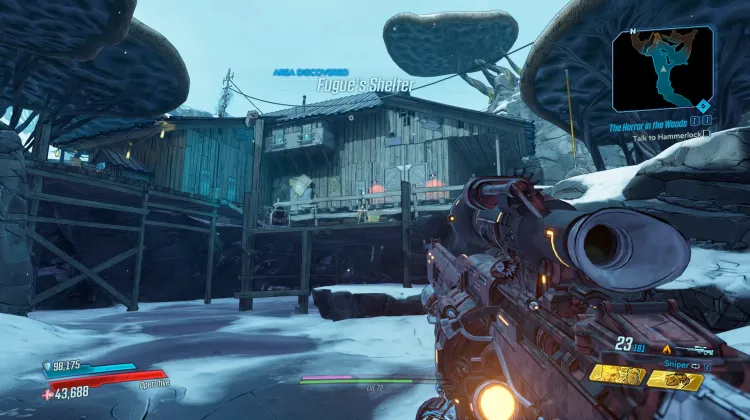750x420 pixels.
Task: Tick the Talk to Hammerlock objective checkbox
Action: point(706,133)
